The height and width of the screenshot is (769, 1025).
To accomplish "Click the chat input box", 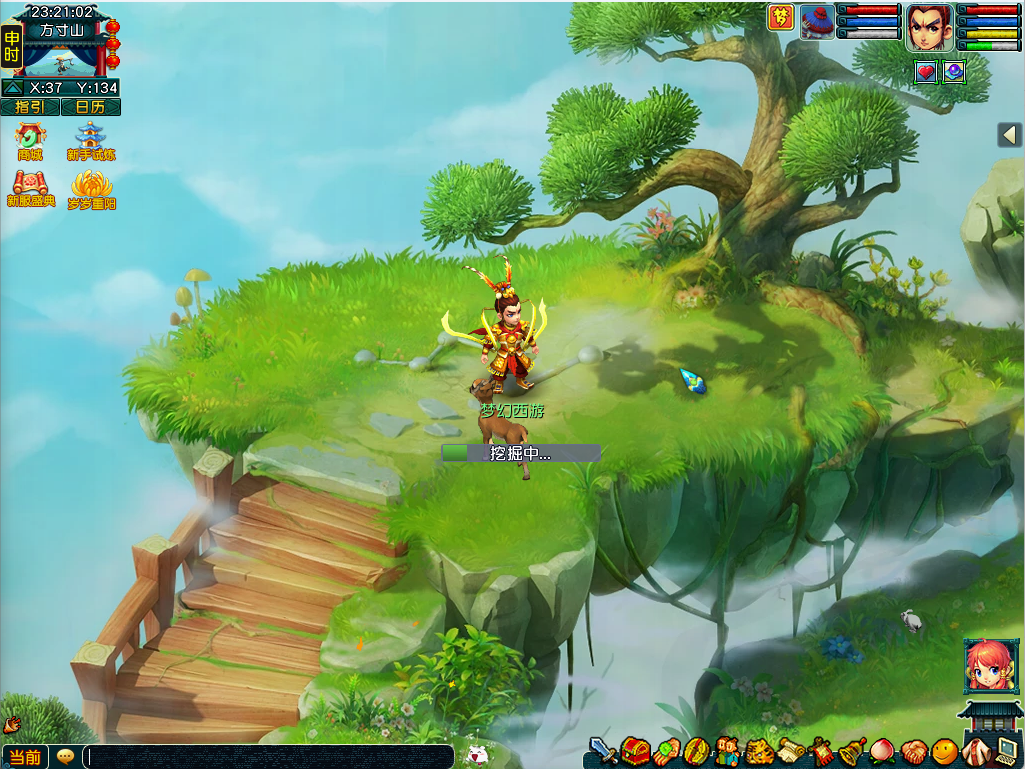I will [268, 757].
